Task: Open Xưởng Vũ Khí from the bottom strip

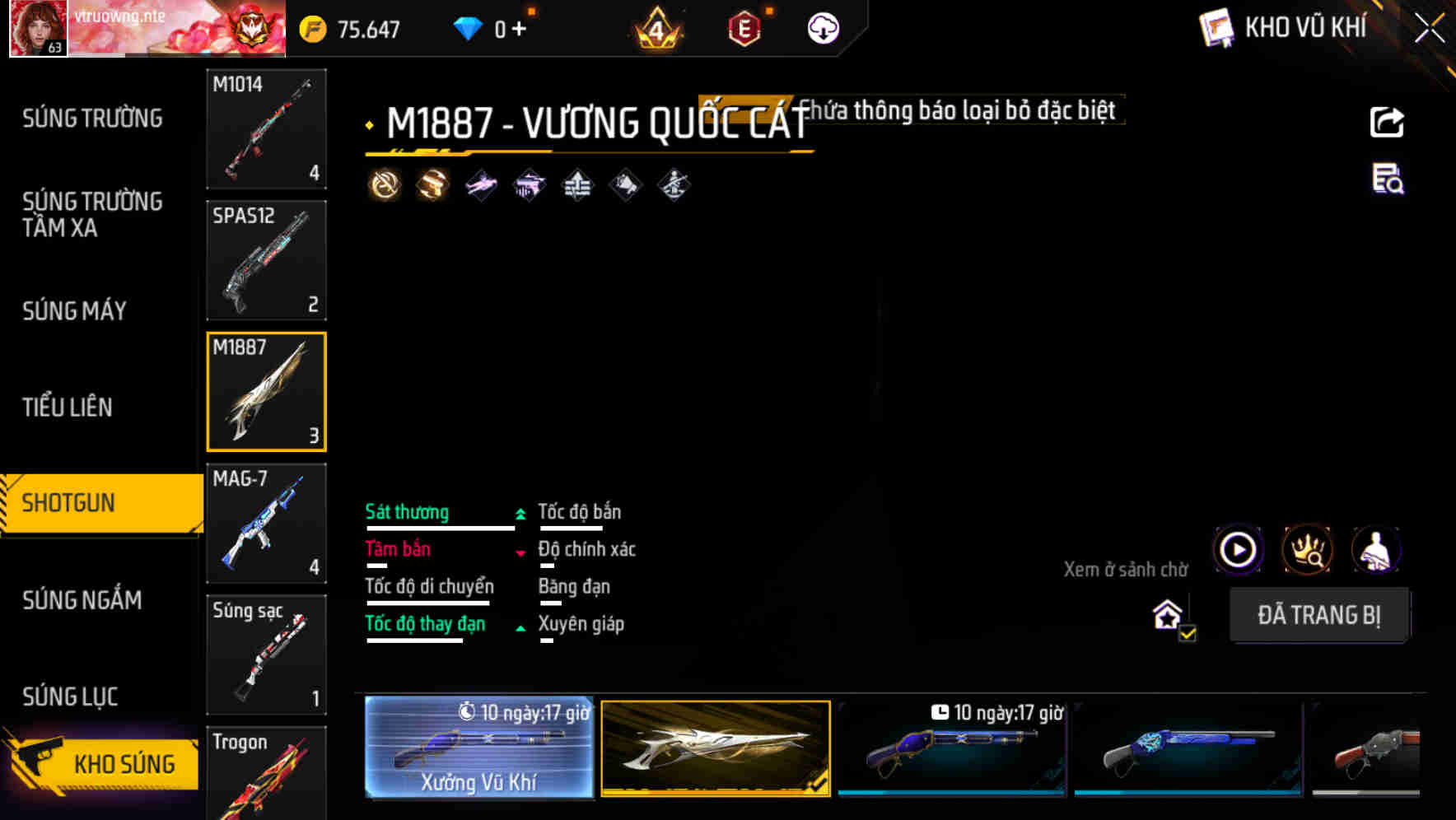Action: coord(478,749)
